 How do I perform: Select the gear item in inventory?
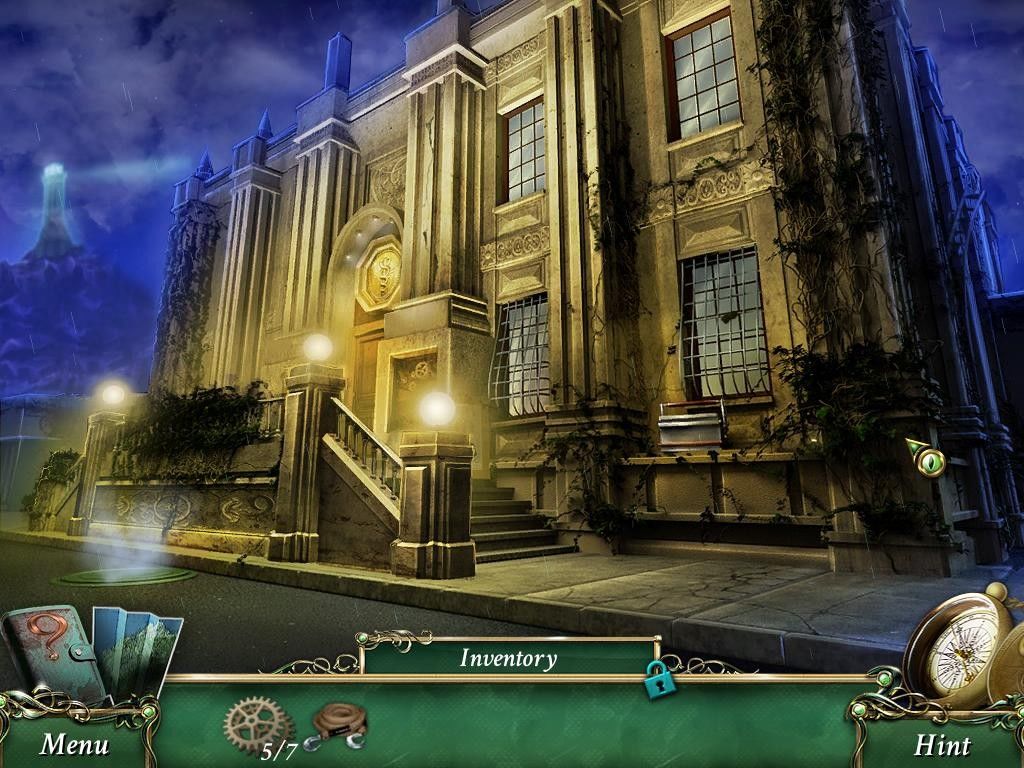pos(256,724)
